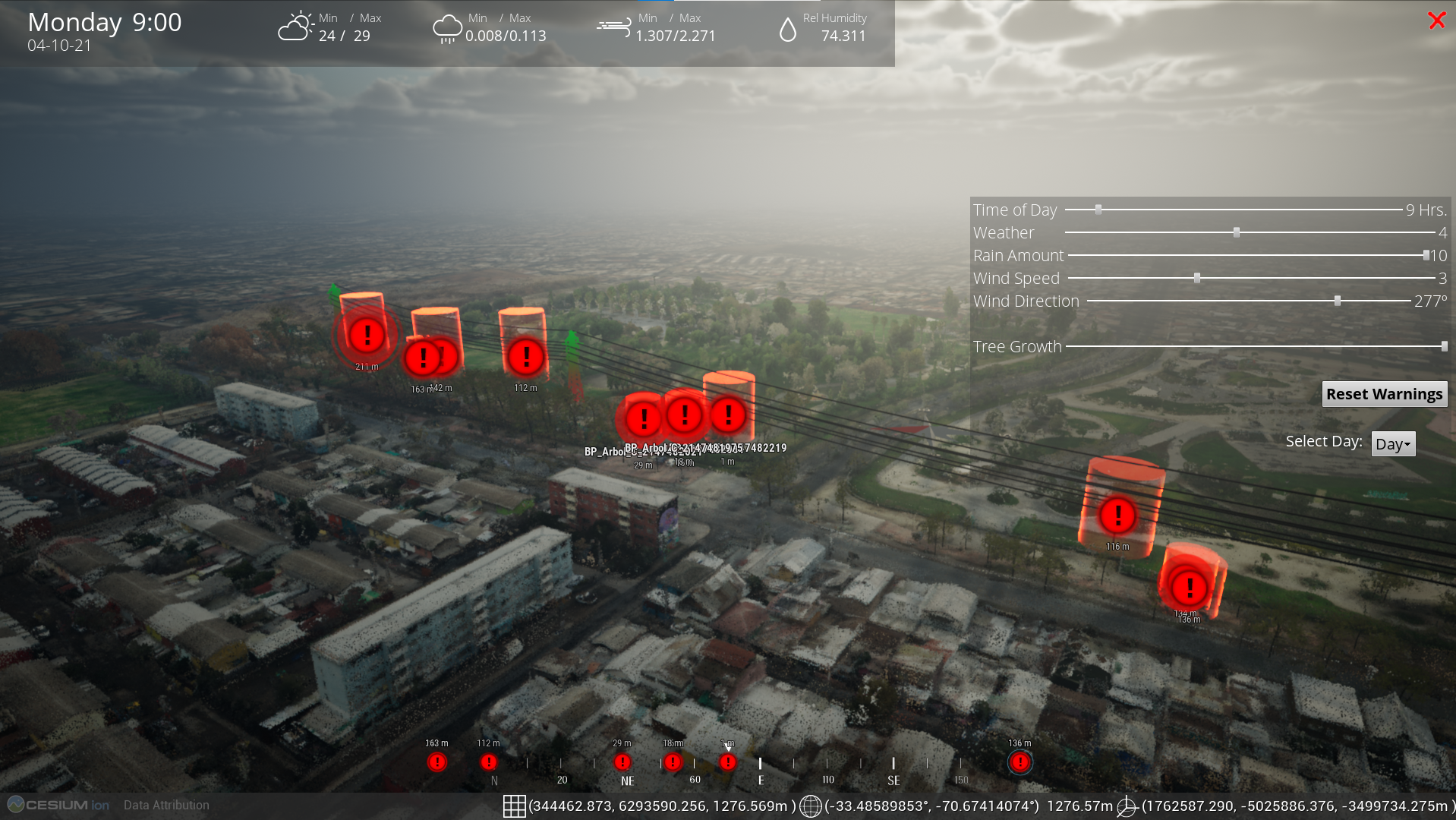Select the 163 m compass warning icon

tap(437, 762)
